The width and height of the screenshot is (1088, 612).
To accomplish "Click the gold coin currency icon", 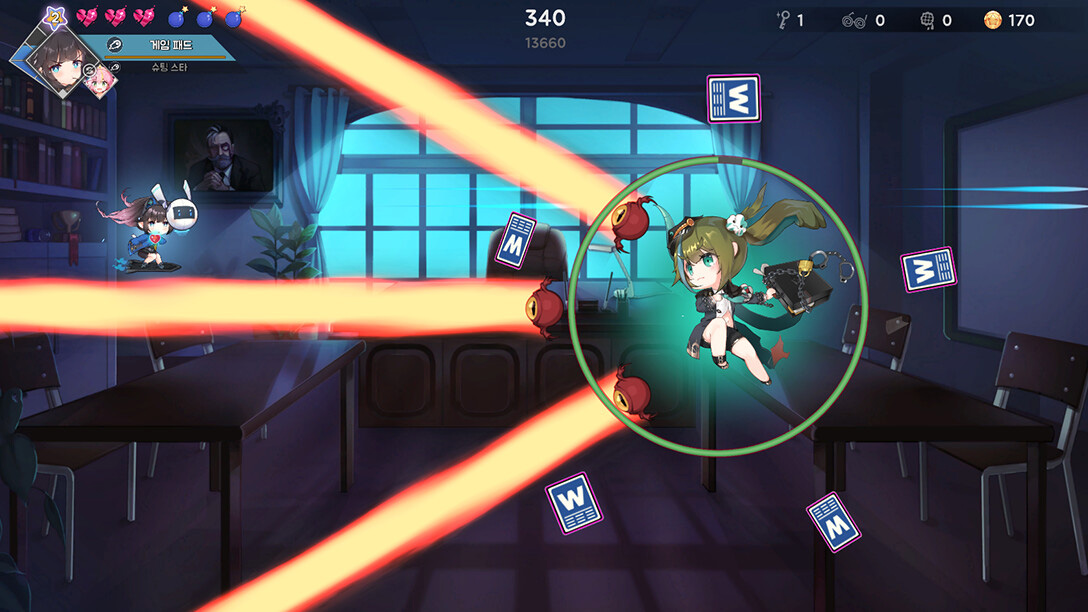I will pos(992,20).
